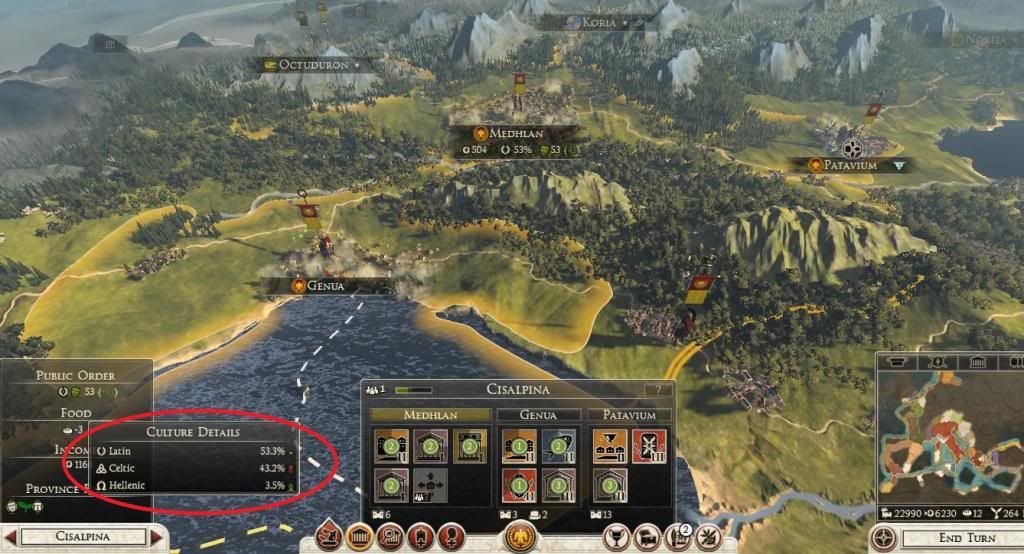This screenshot has height=554, width=1024.
Task: Select the Medhlan settlement tab
Action: pyautogui.click(x=432, y=414)
